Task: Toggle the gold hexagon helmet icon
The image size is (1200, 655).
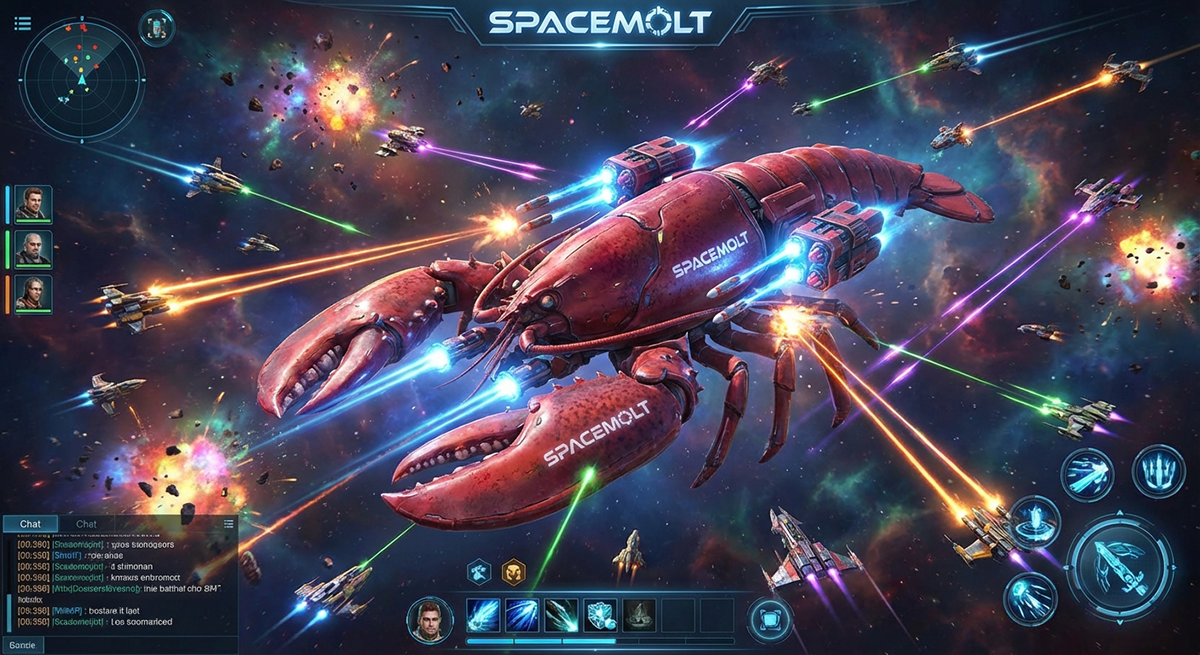Action: click(x=513, y=571)
